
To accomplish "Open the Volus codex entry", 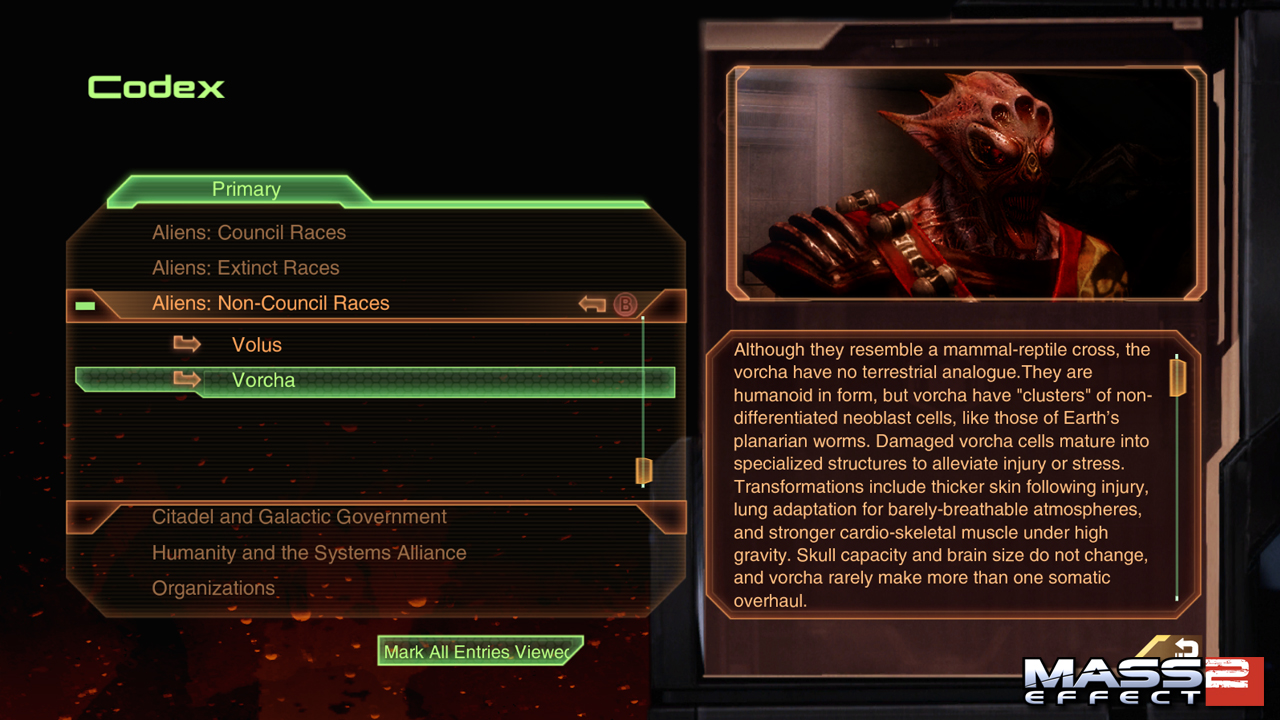I will tap(256, 345).
